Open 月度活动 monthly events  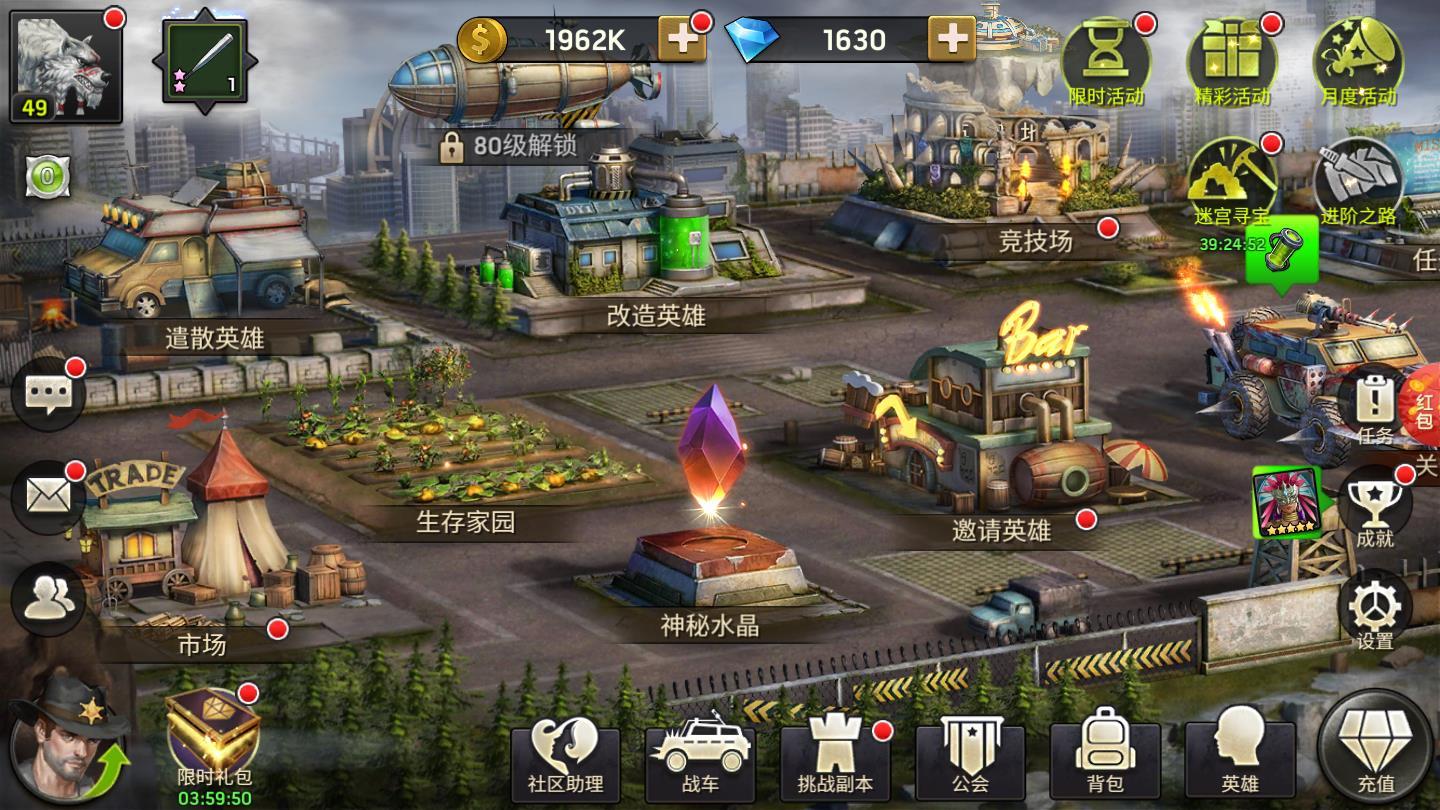tap(1358, 62)
